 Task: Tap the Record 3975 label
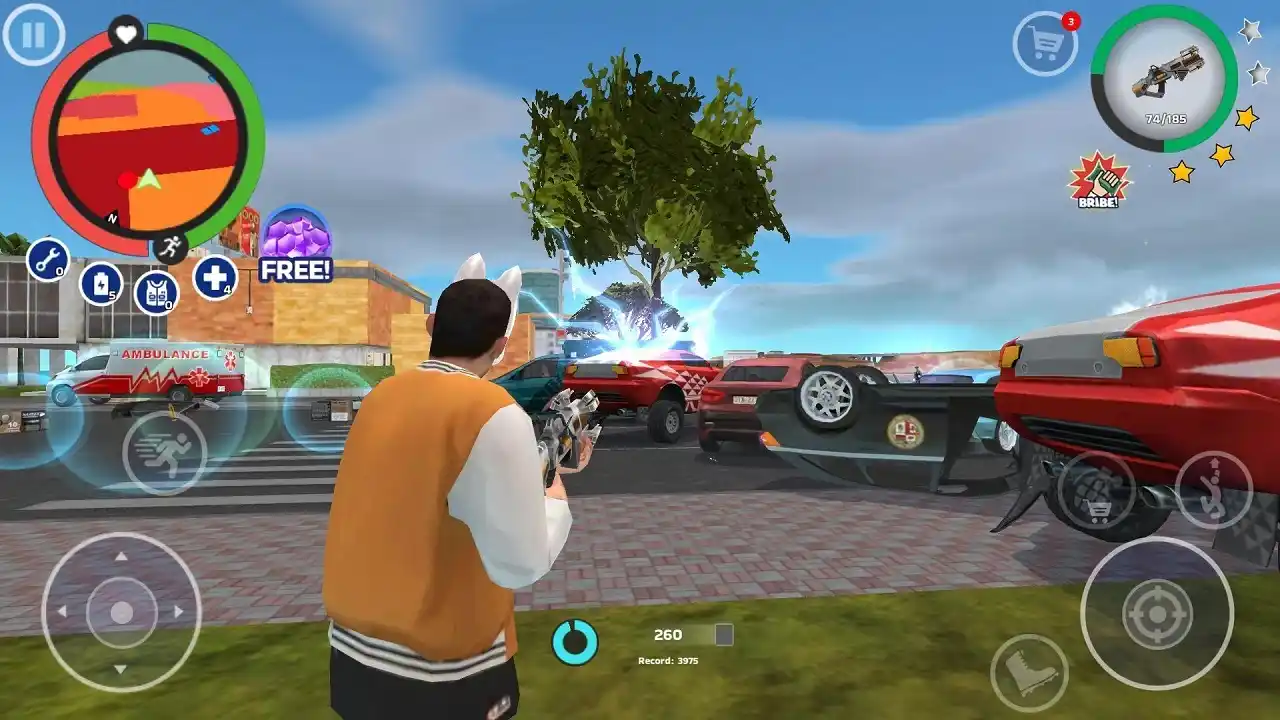click(x=669, y=660)
